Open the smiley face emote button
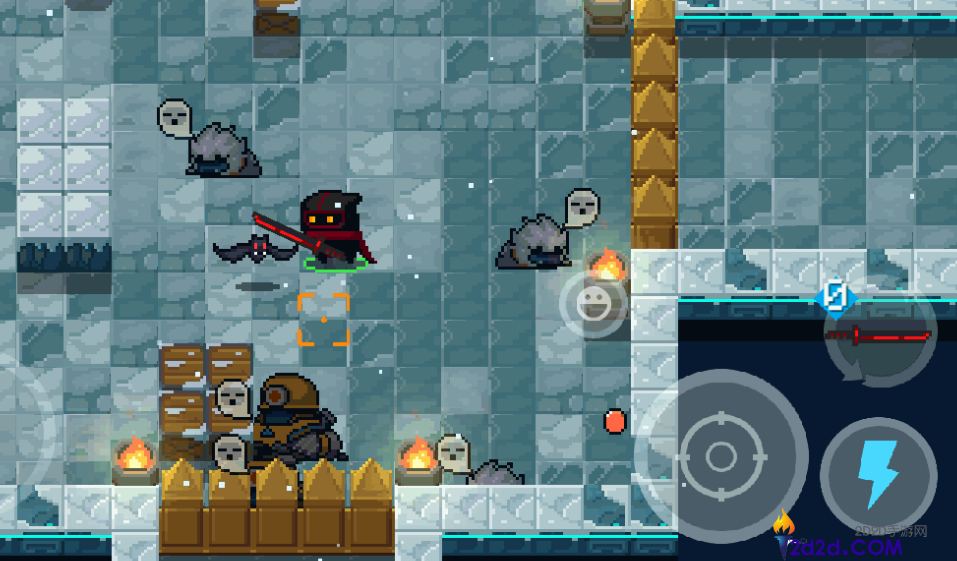Image resolution: width=957 pixels, height=561 pixels. 593,303
